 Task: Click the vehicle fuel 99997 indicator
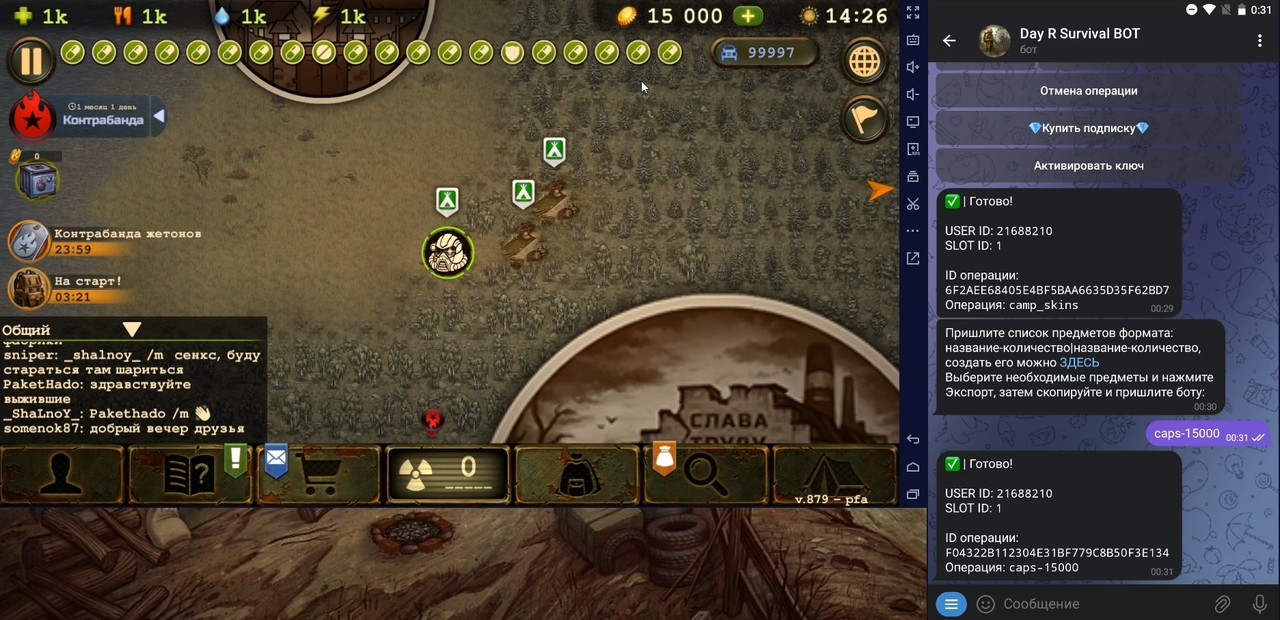[765, 53]
